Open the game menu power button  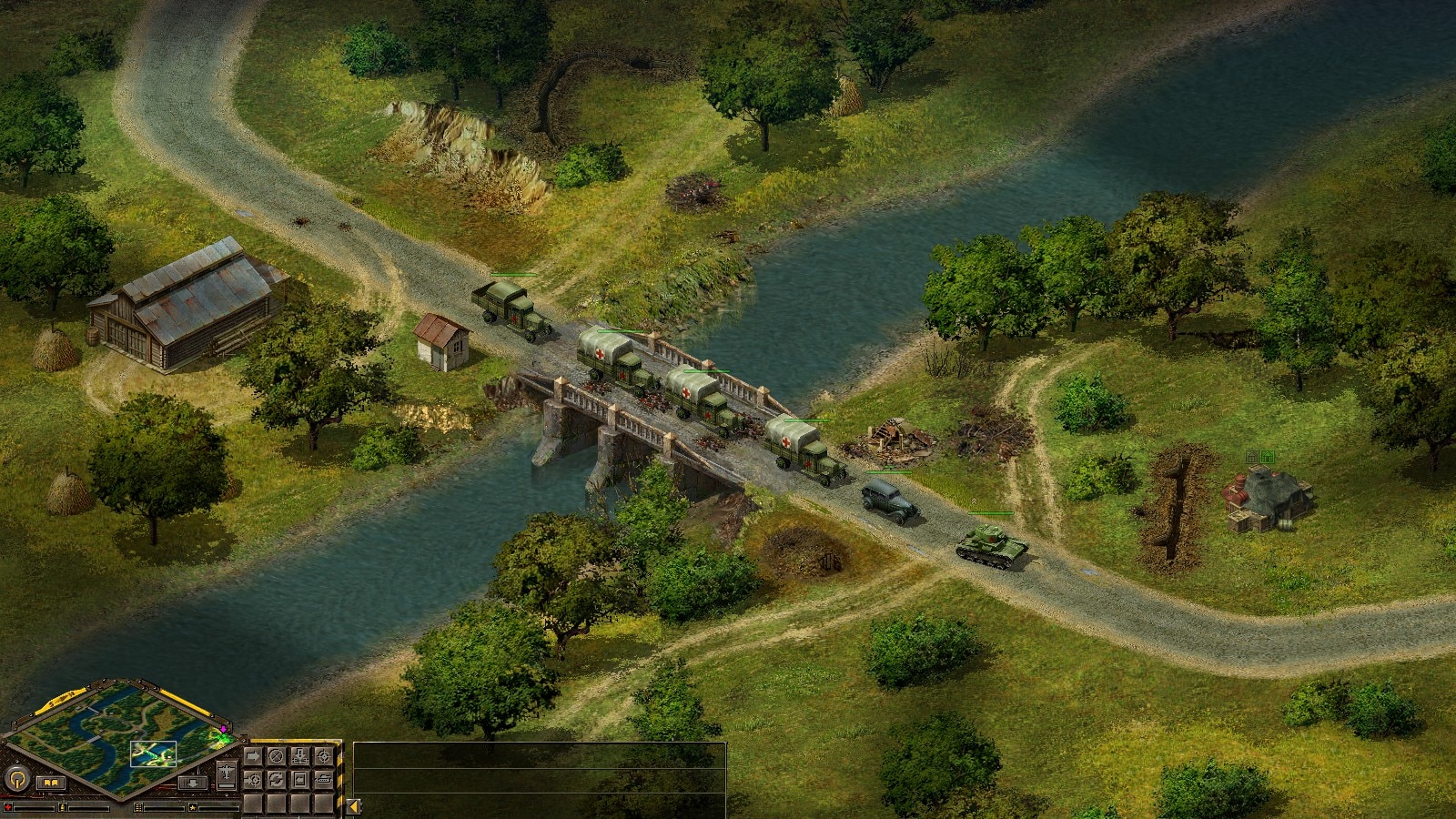click(17, 778)
